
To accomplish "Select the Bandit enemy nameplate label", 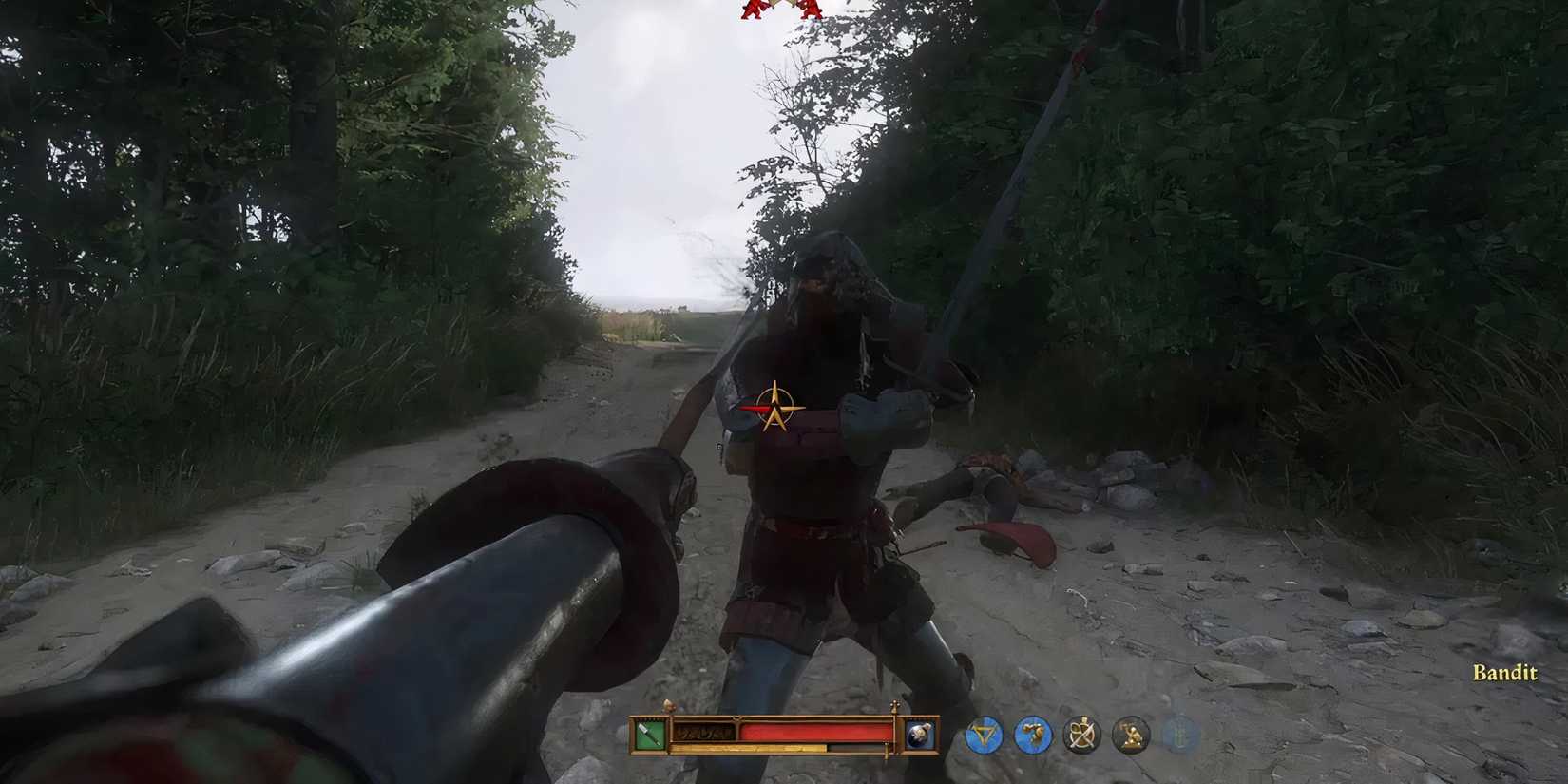I will (x=1504, y=674).
